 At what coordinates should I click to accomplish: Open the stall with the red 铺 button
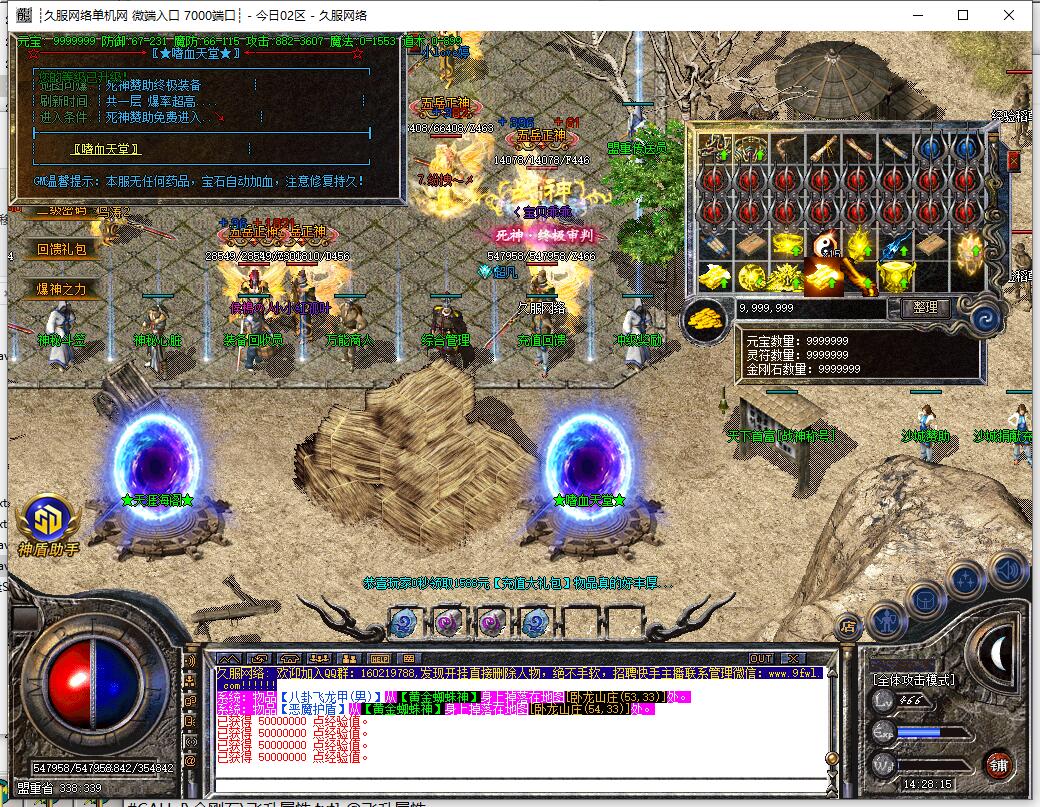pyautogui.click(x=997, y=765)
